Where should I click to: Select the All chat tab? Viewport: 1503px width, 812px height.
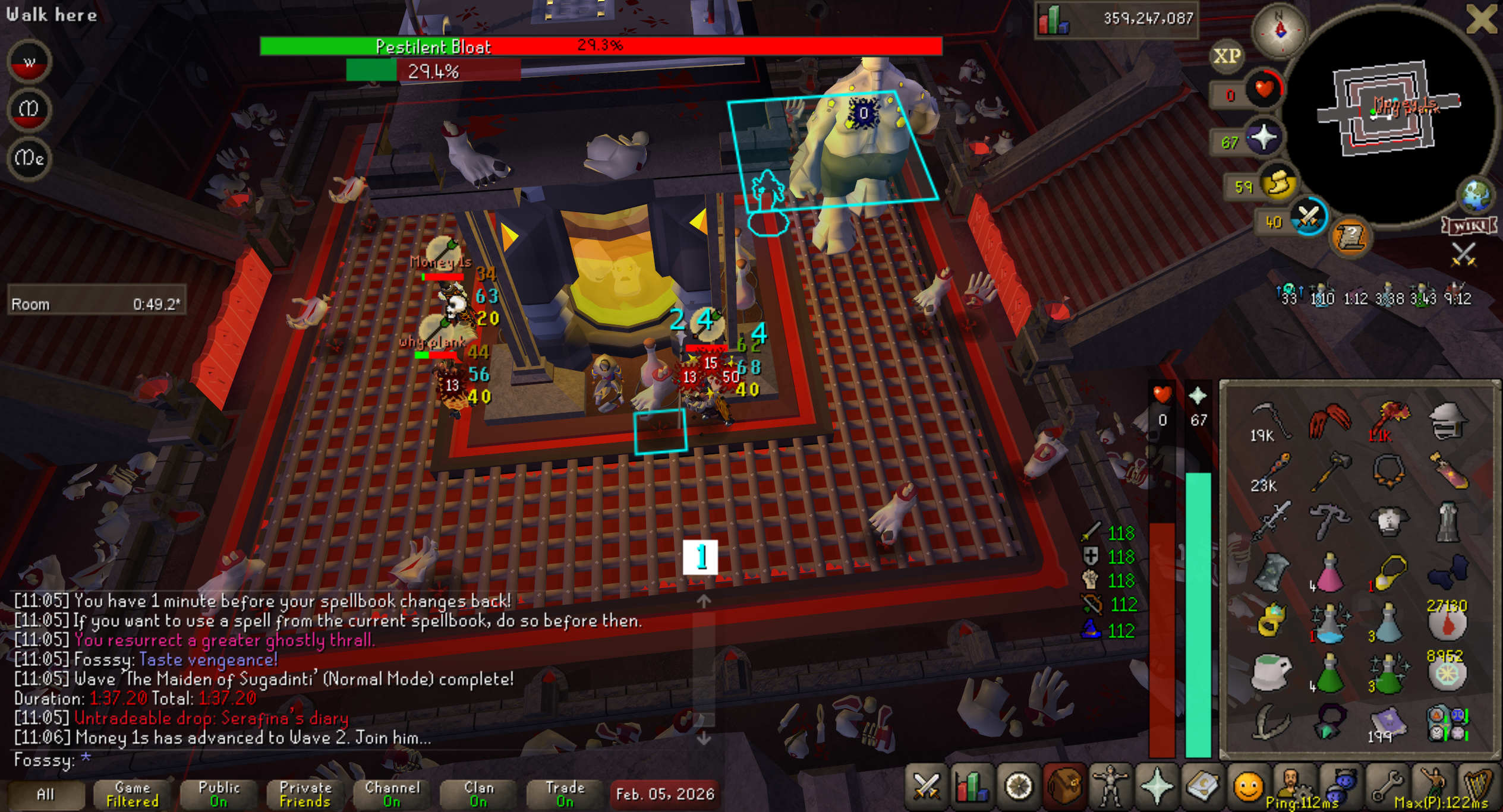pos(45,794)
